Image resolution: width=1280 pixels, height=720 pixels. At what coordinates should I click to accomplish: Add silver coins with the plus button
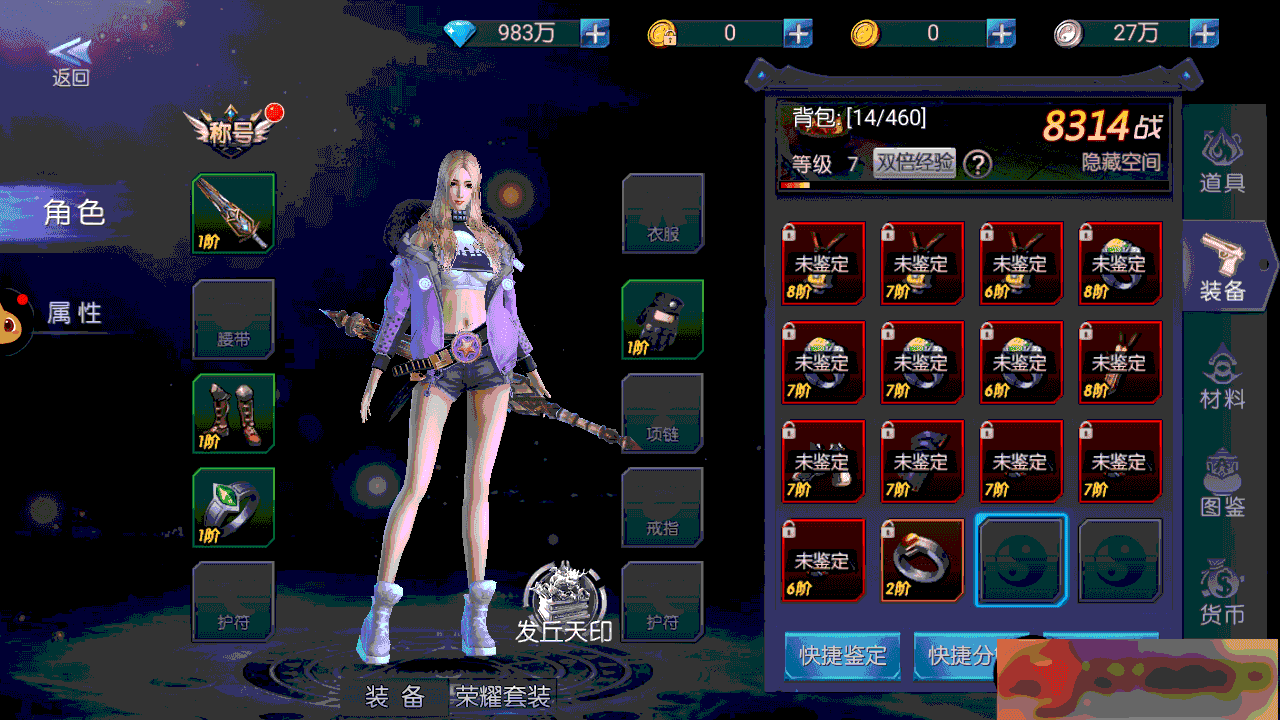1204,34
